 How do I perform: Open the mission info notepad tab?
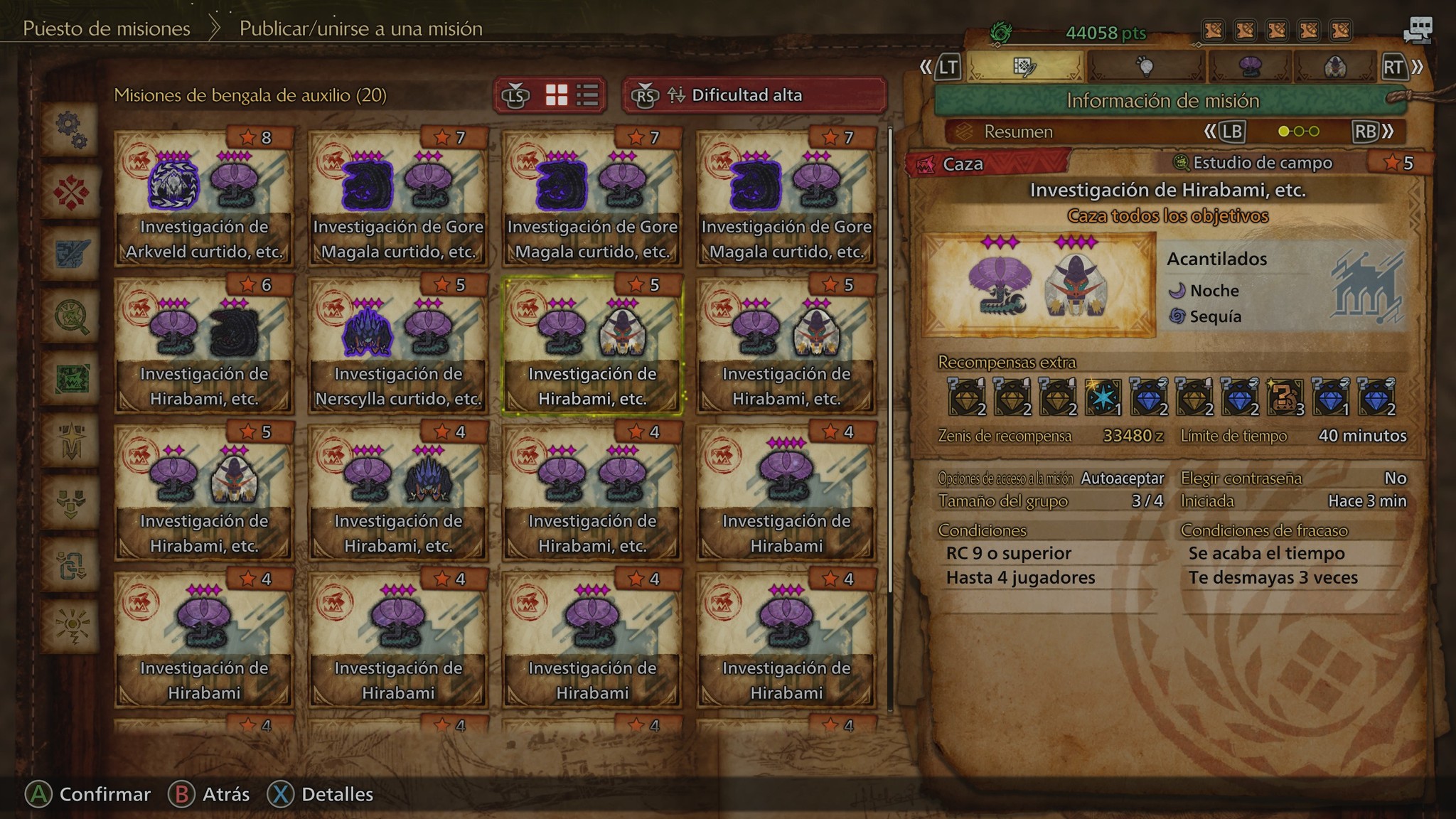click(x=1024, y=67)
